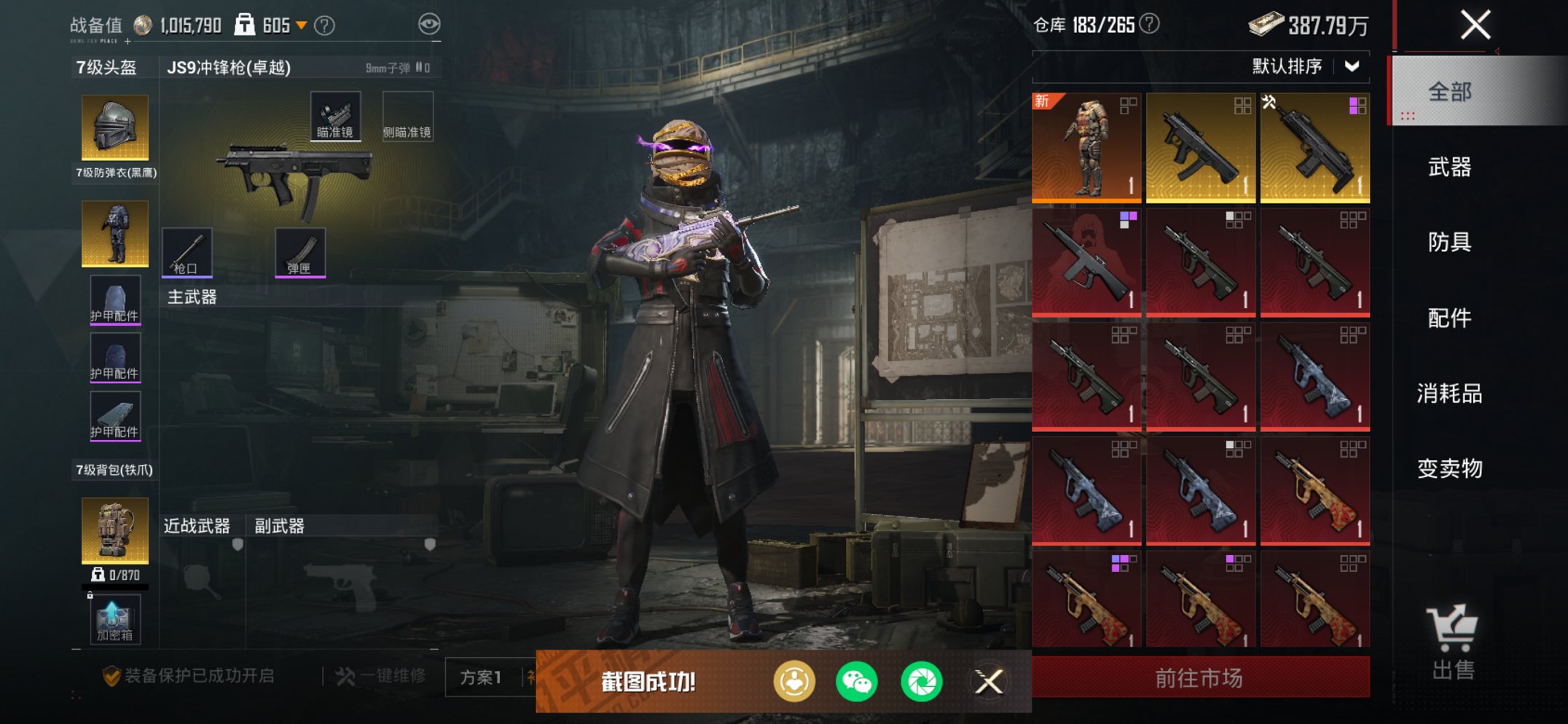Open the 武器 category tab
Screen dimensions: 1568x724
[x=1450, y=168]
